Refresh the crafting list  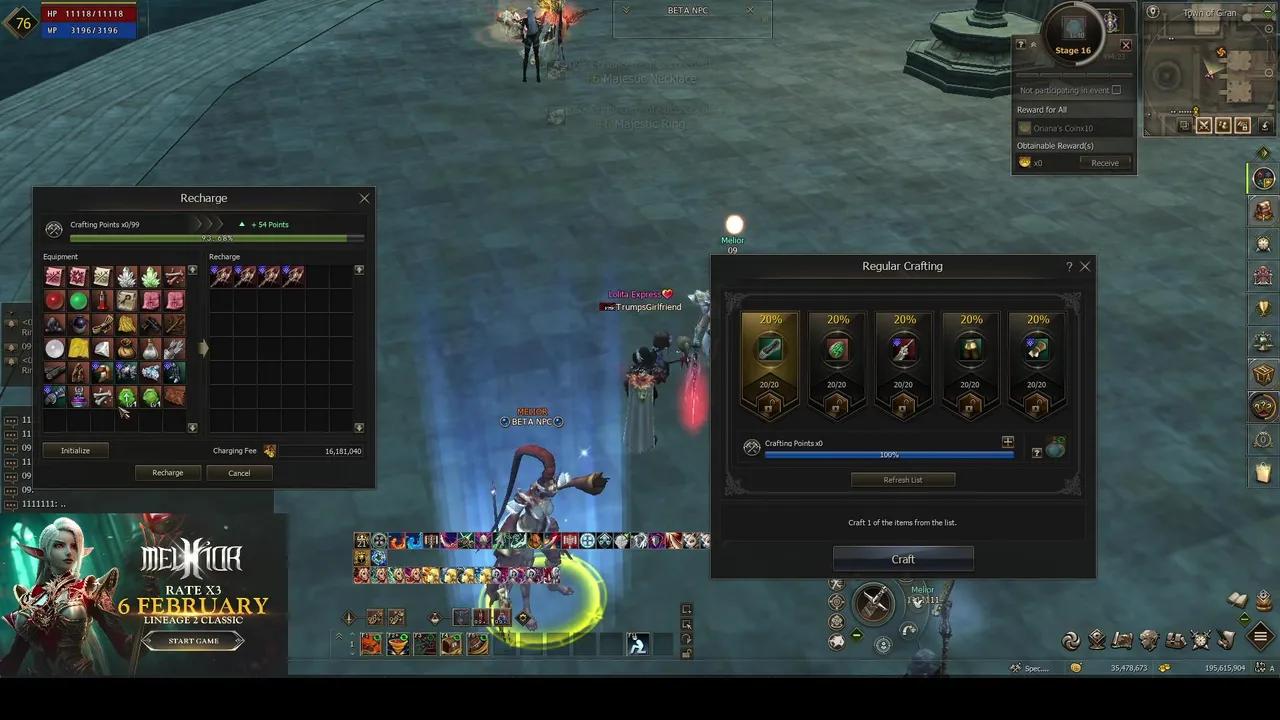coord(903,480)
